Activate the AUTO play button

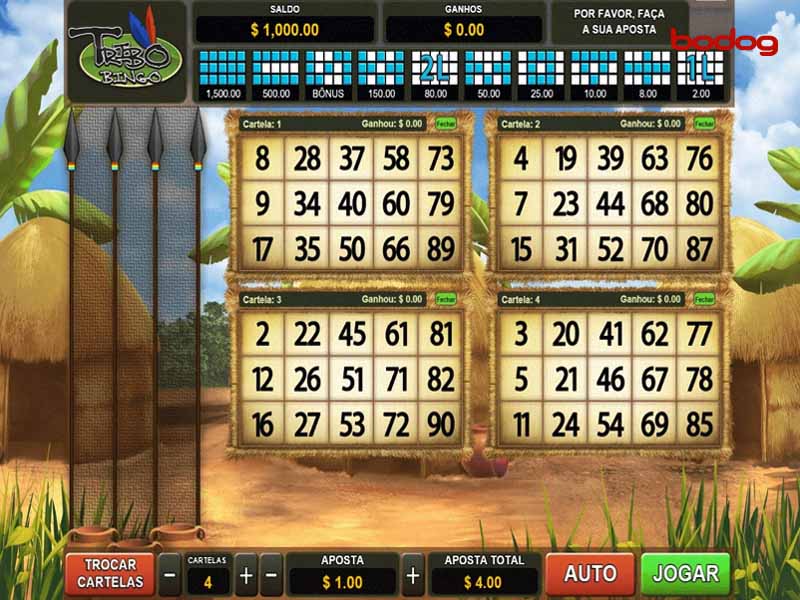[x=590, y=574]
